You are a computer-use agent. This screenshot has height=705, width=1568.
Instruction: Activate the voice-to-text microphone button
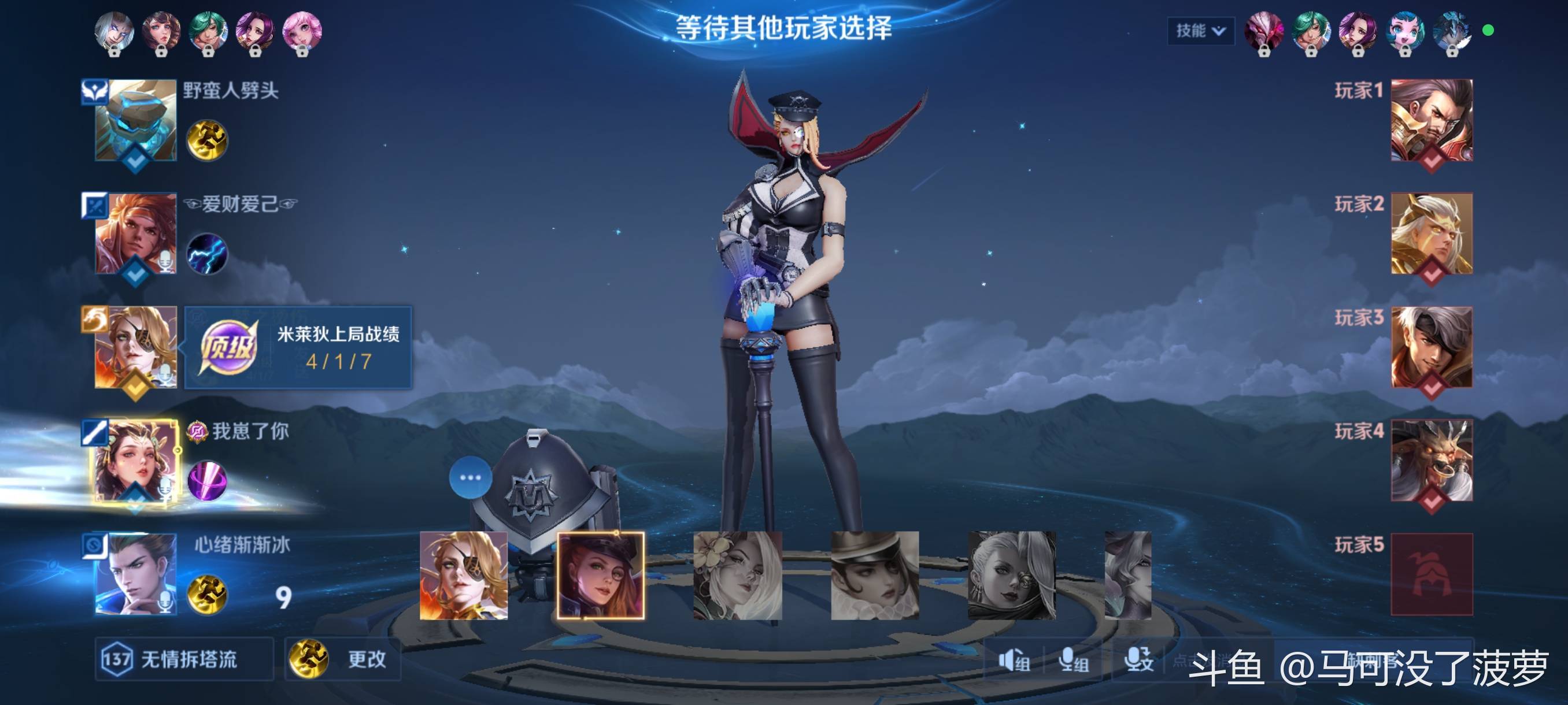point(1138,660)
